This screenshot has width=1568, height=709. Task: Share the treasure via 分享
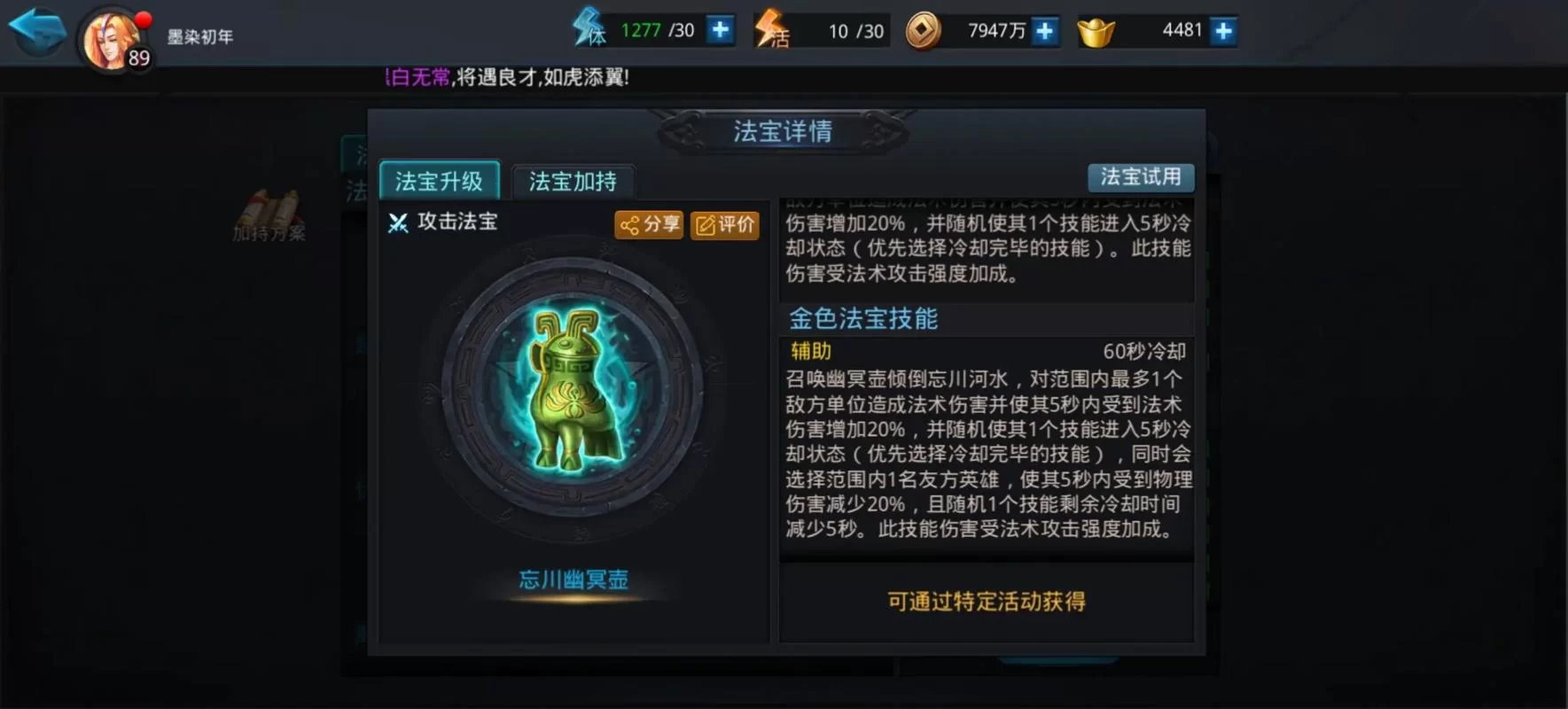pos(649,225)
